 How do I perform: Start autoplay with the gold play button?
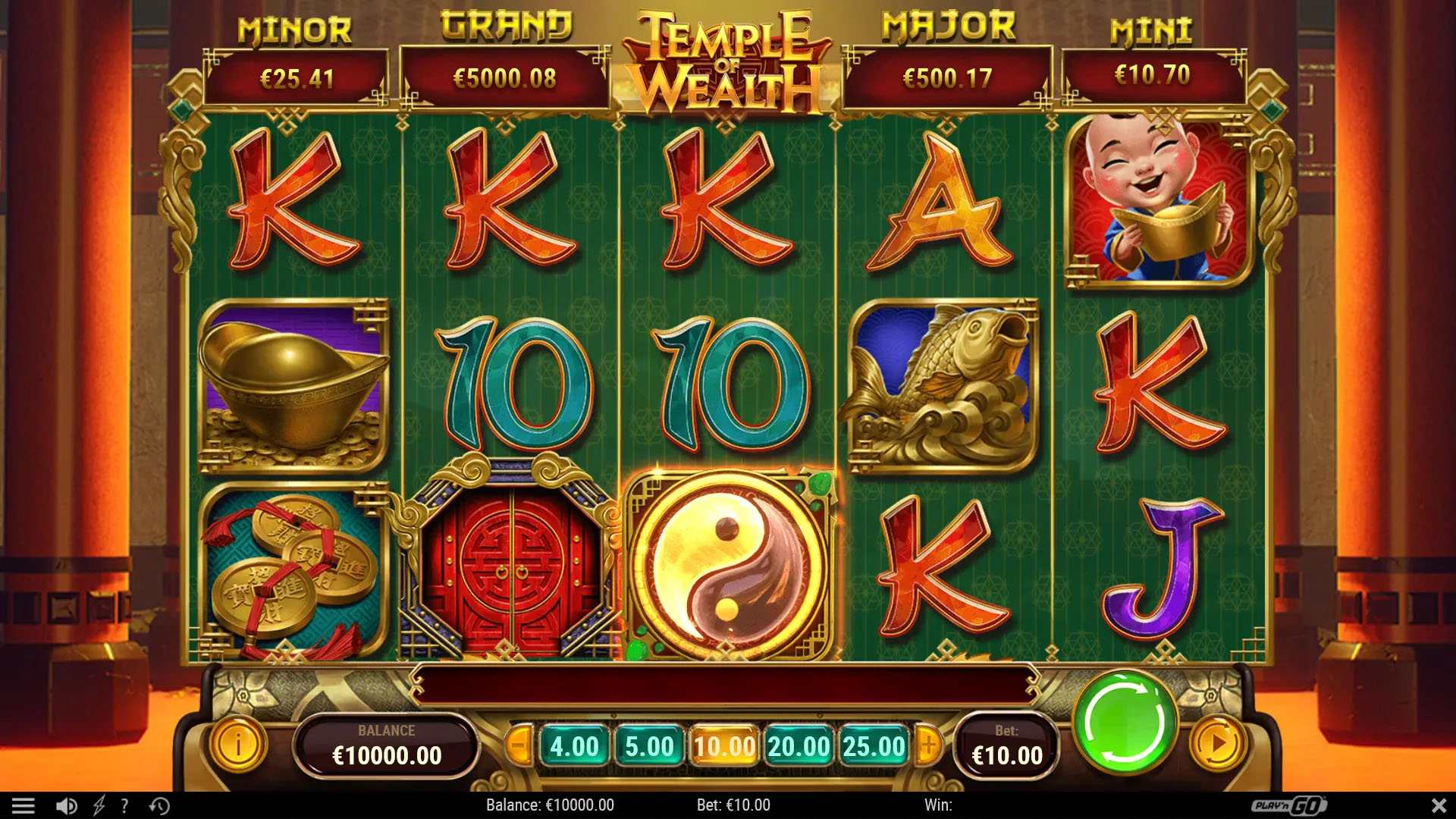click(x=1217, y=744)
